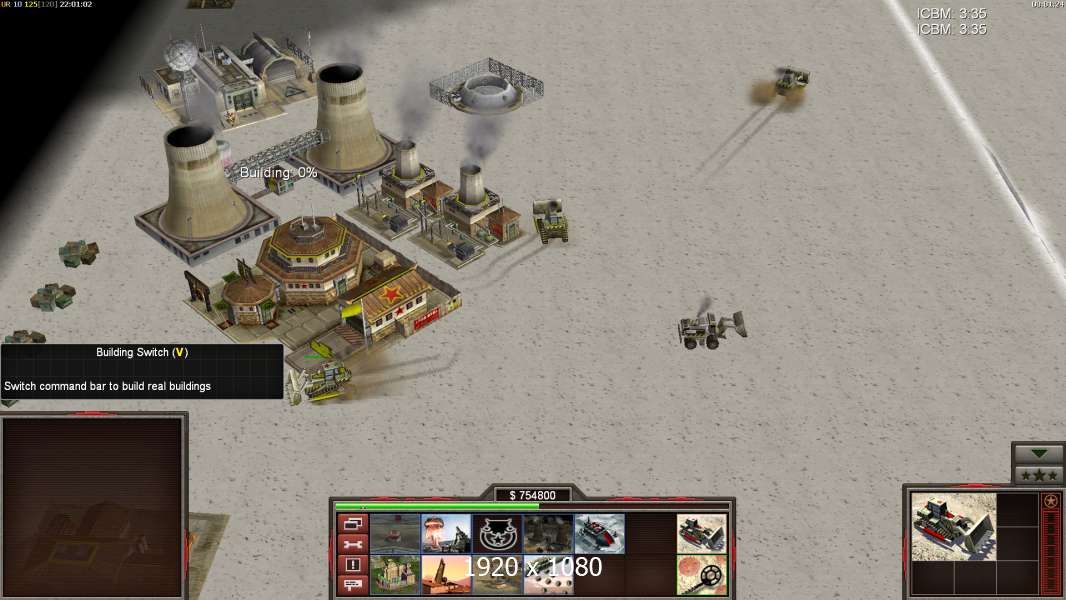Choose the medal emblem build icon
Image resolution: width=1066 pixels, height=600 pixels.
[x=497, y=533]
